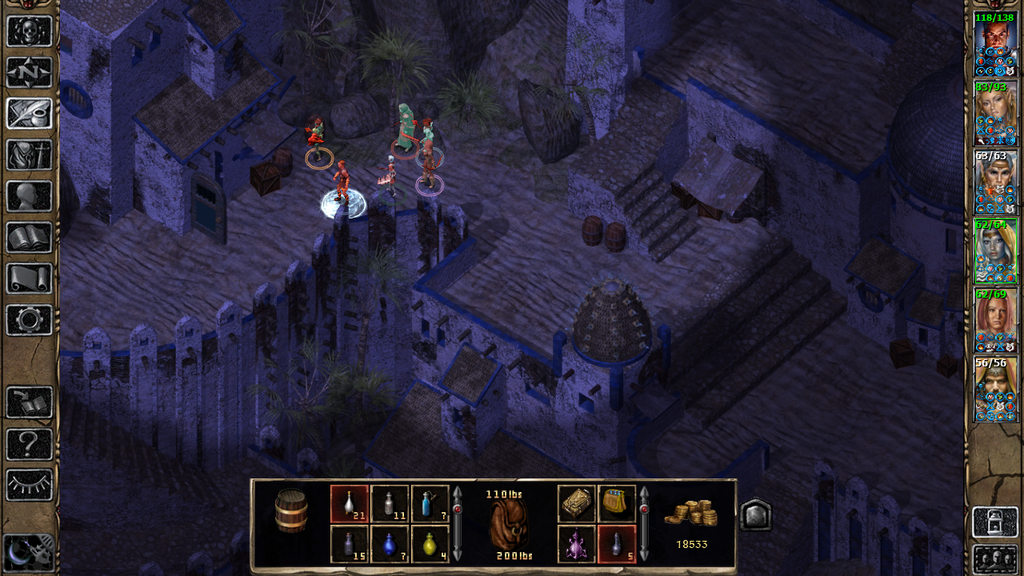Take the flask stack of 11

pos(389,503)
